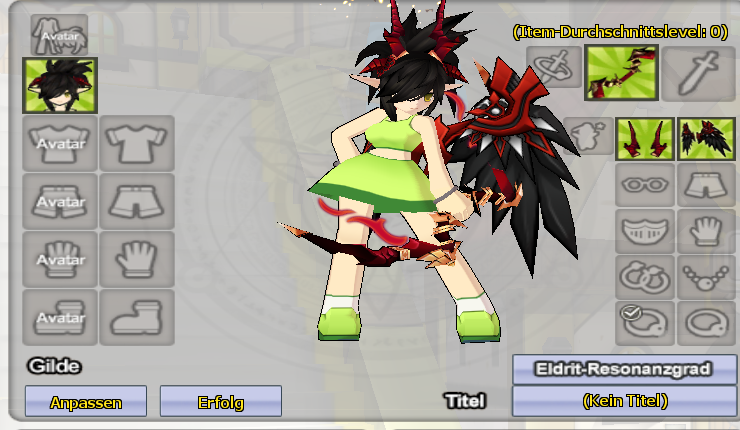
Task: Select the black wings accessory slot
Action: click(706, 139)
